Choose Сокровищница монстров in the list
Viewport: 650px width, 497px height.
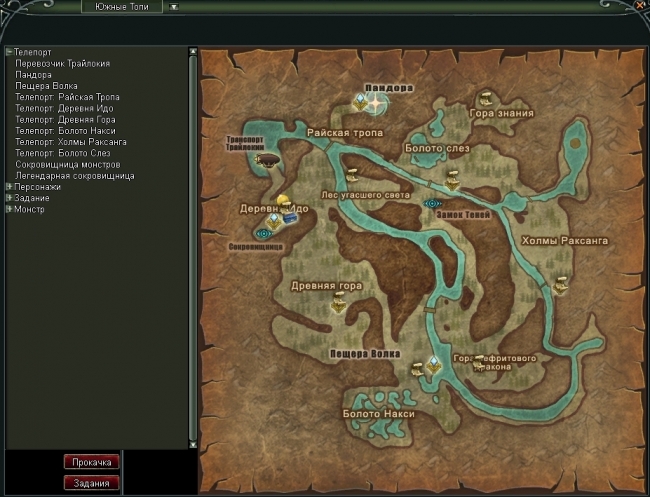tap(68, 164)
